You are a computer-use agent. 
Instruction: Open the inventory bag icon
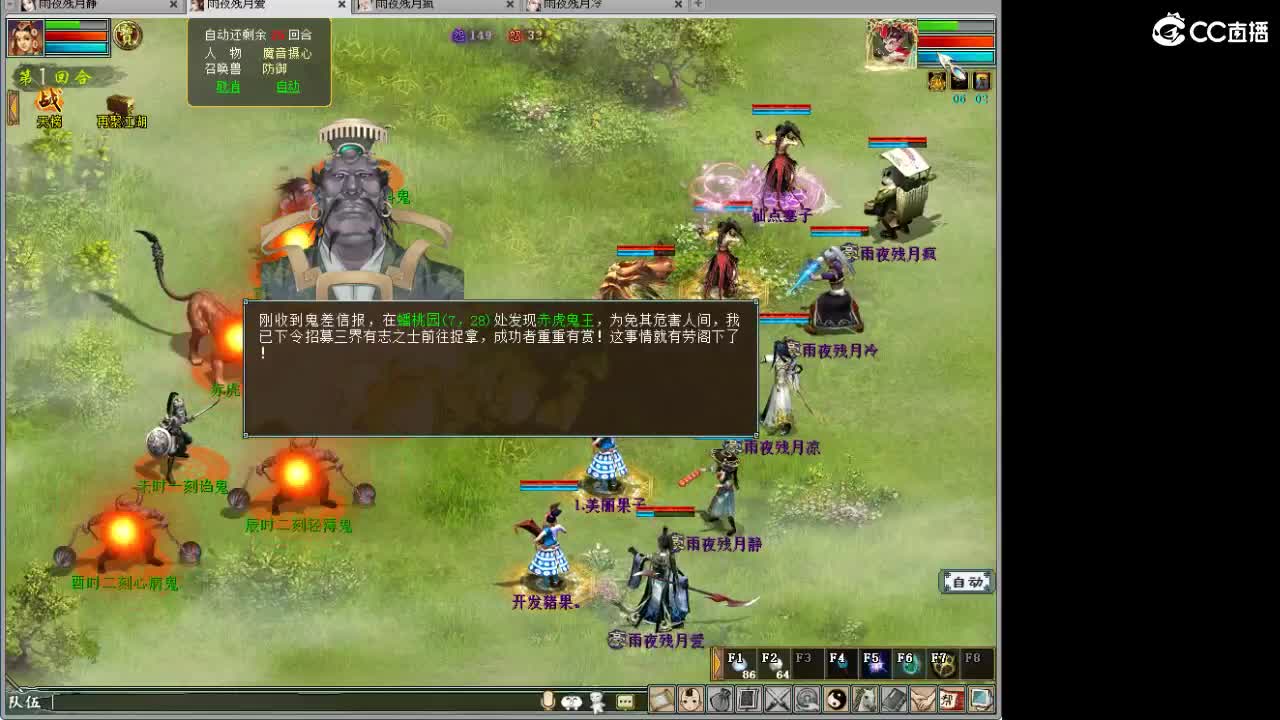(x=718, y=700)
